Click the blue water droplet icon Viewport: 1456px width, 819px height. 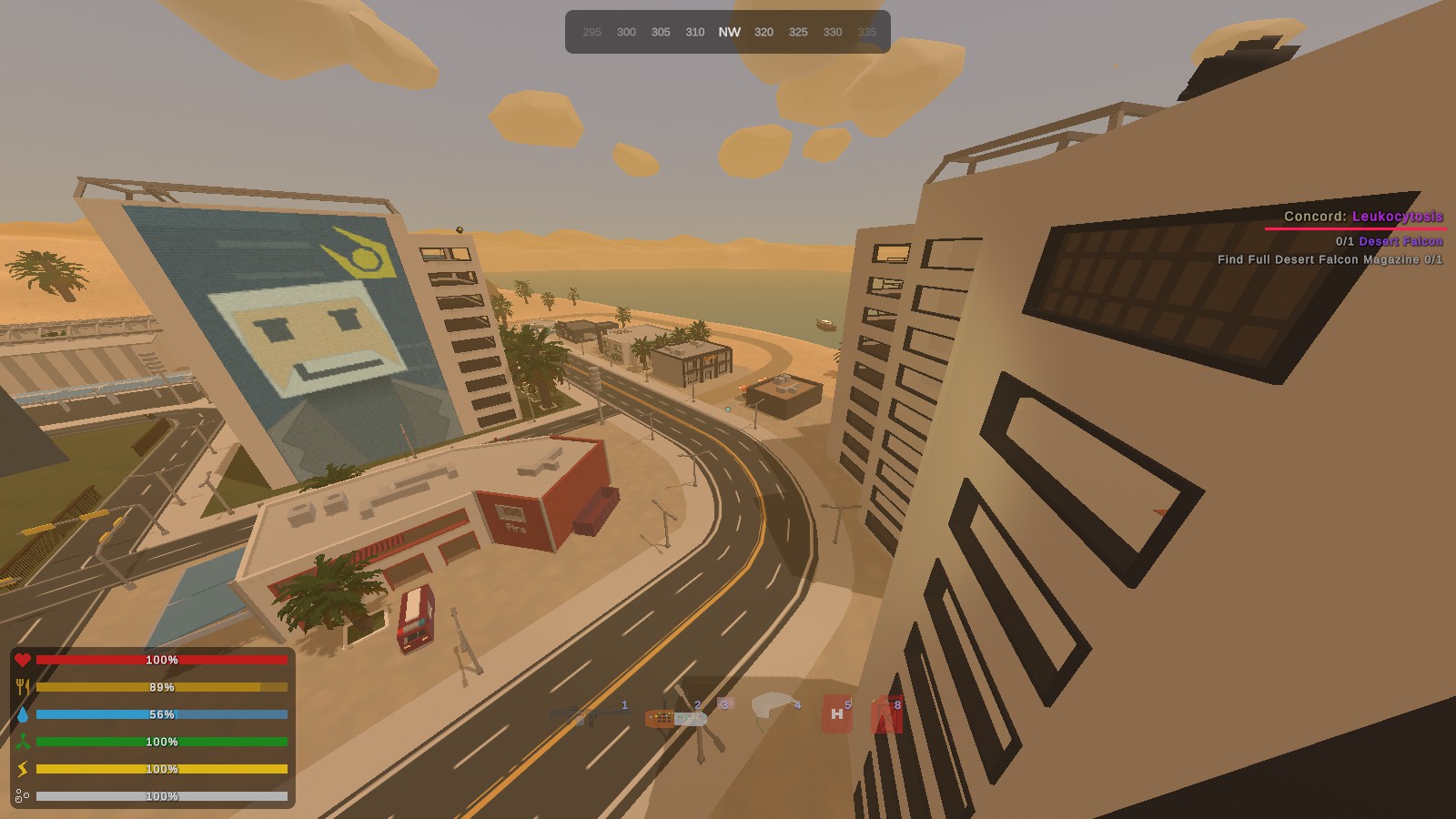(x=25, y=715)
